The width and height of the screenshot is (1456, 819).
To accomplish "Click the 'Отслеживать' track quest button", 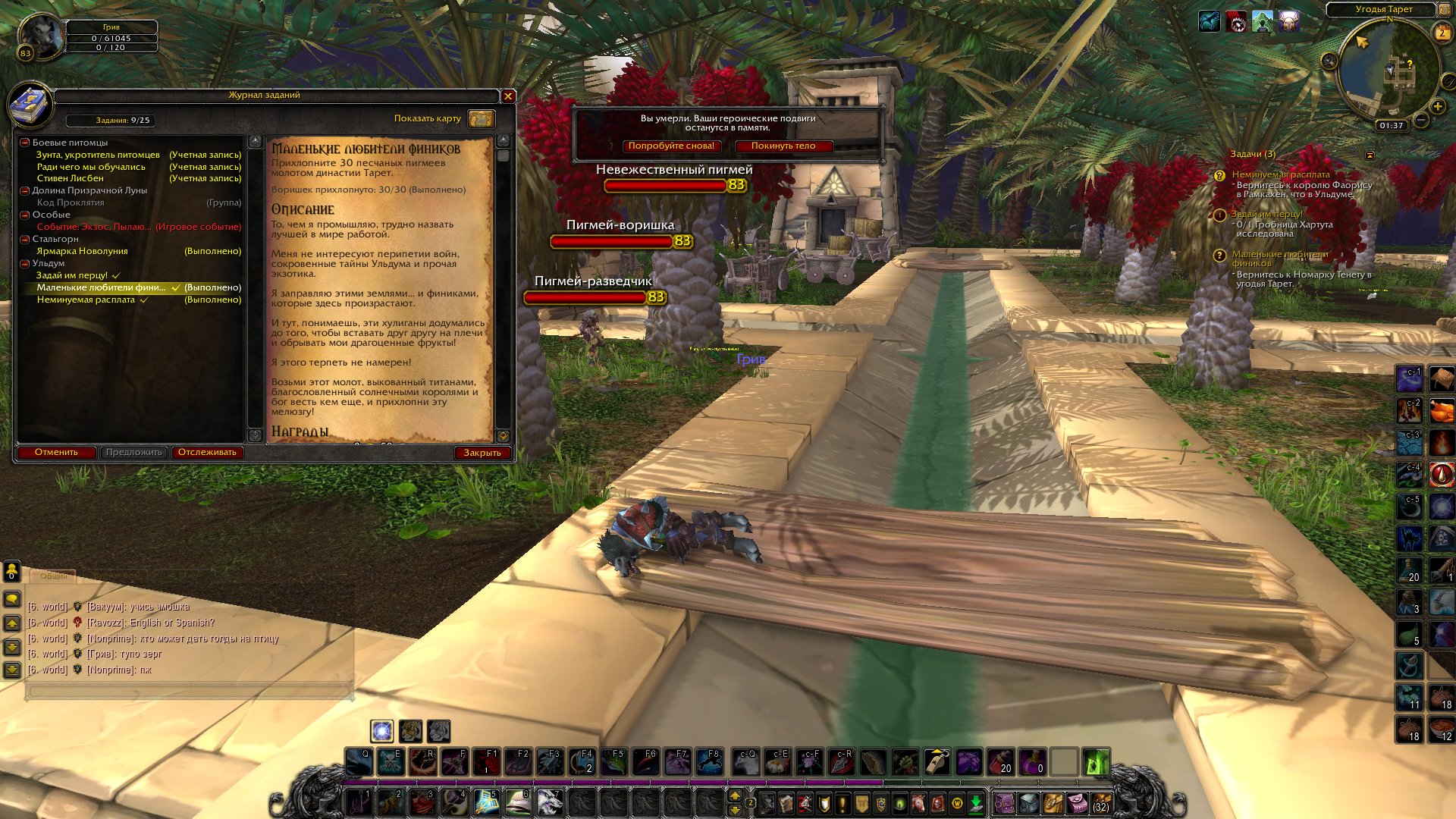I will point(207,453).
